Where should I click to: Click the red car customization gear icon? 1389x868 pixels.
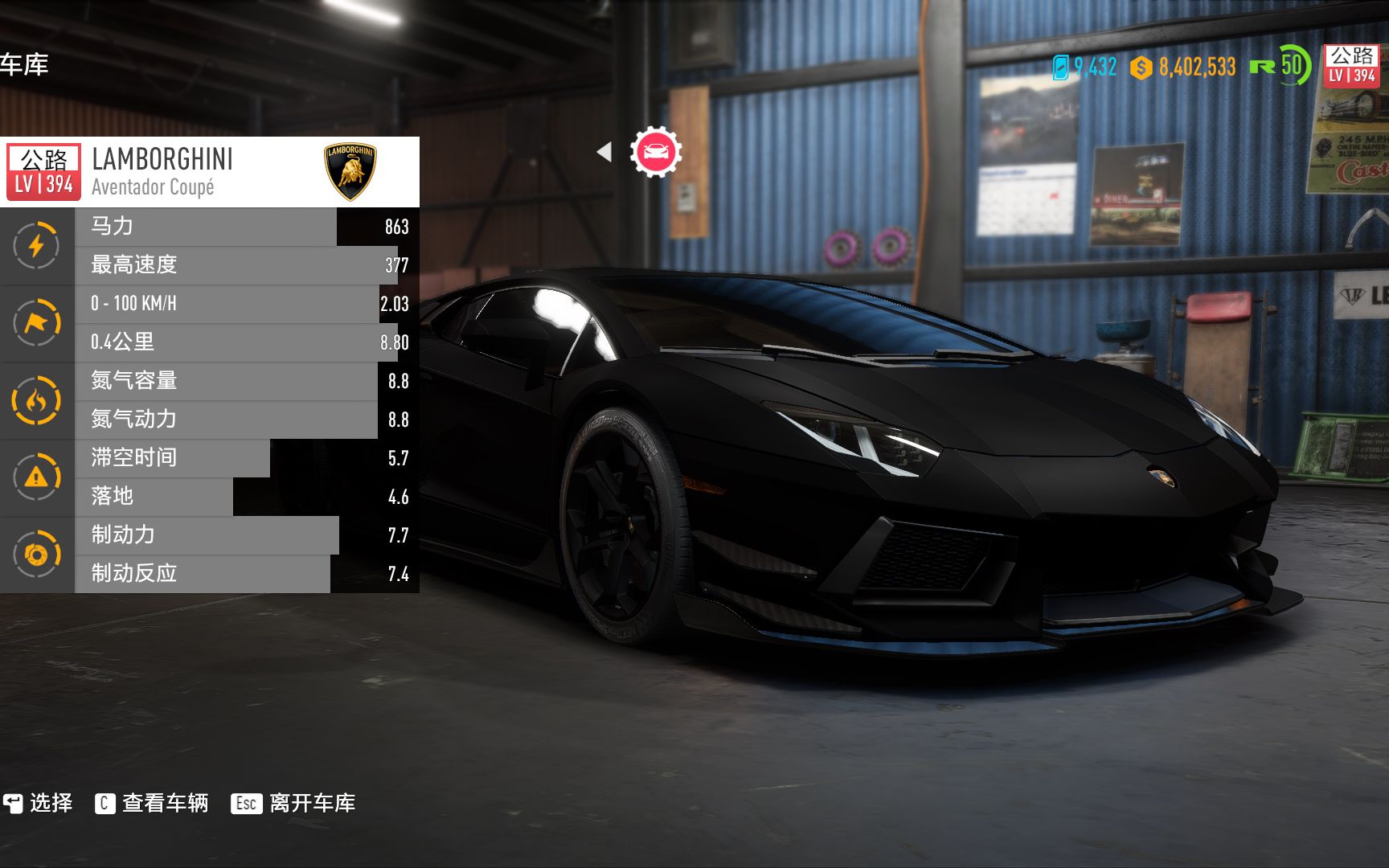[x=655, y=150]
